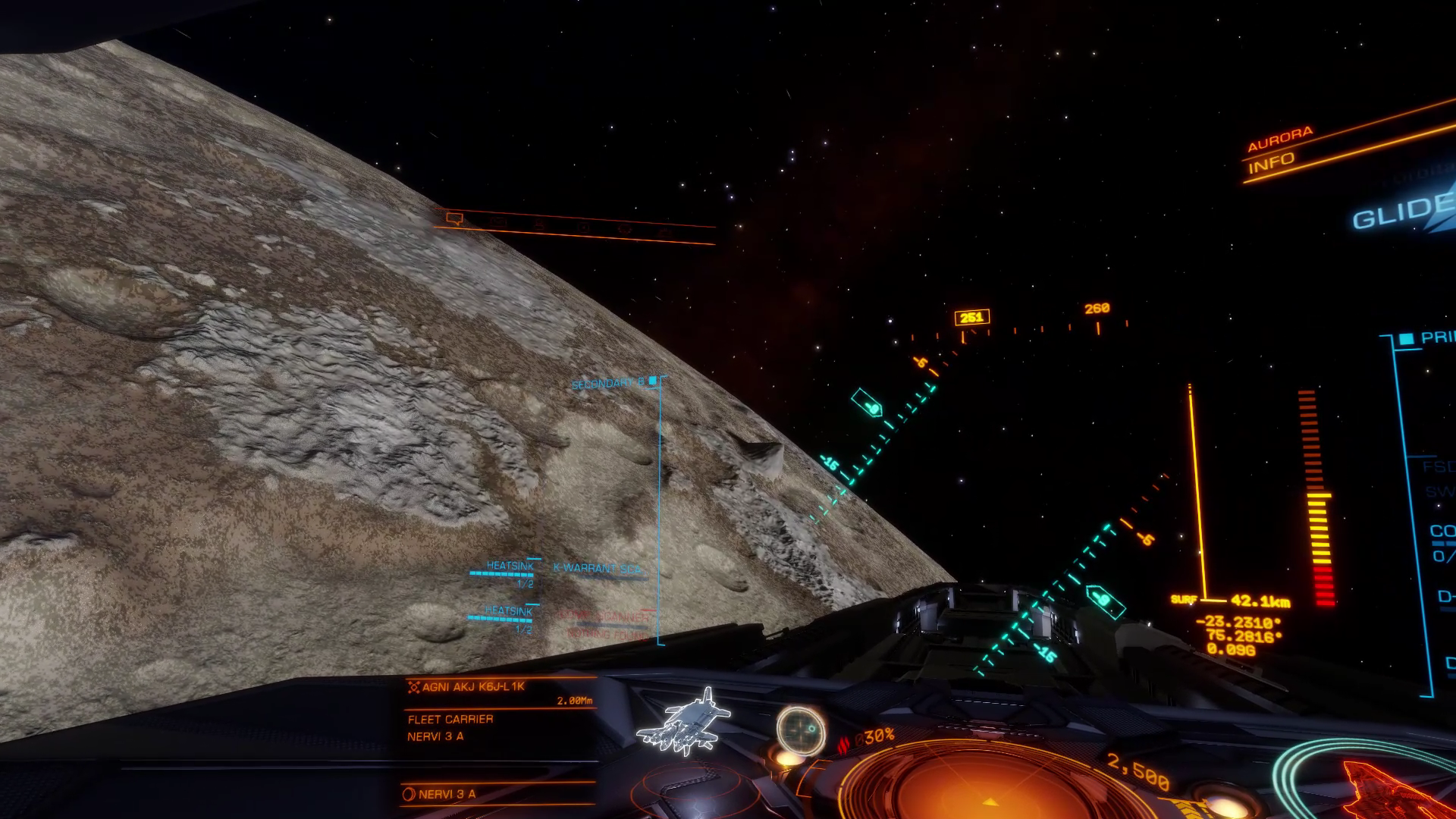Open the comms chat bubble tab
Viewport: 1456px width, 819px height.
(454, 219)
